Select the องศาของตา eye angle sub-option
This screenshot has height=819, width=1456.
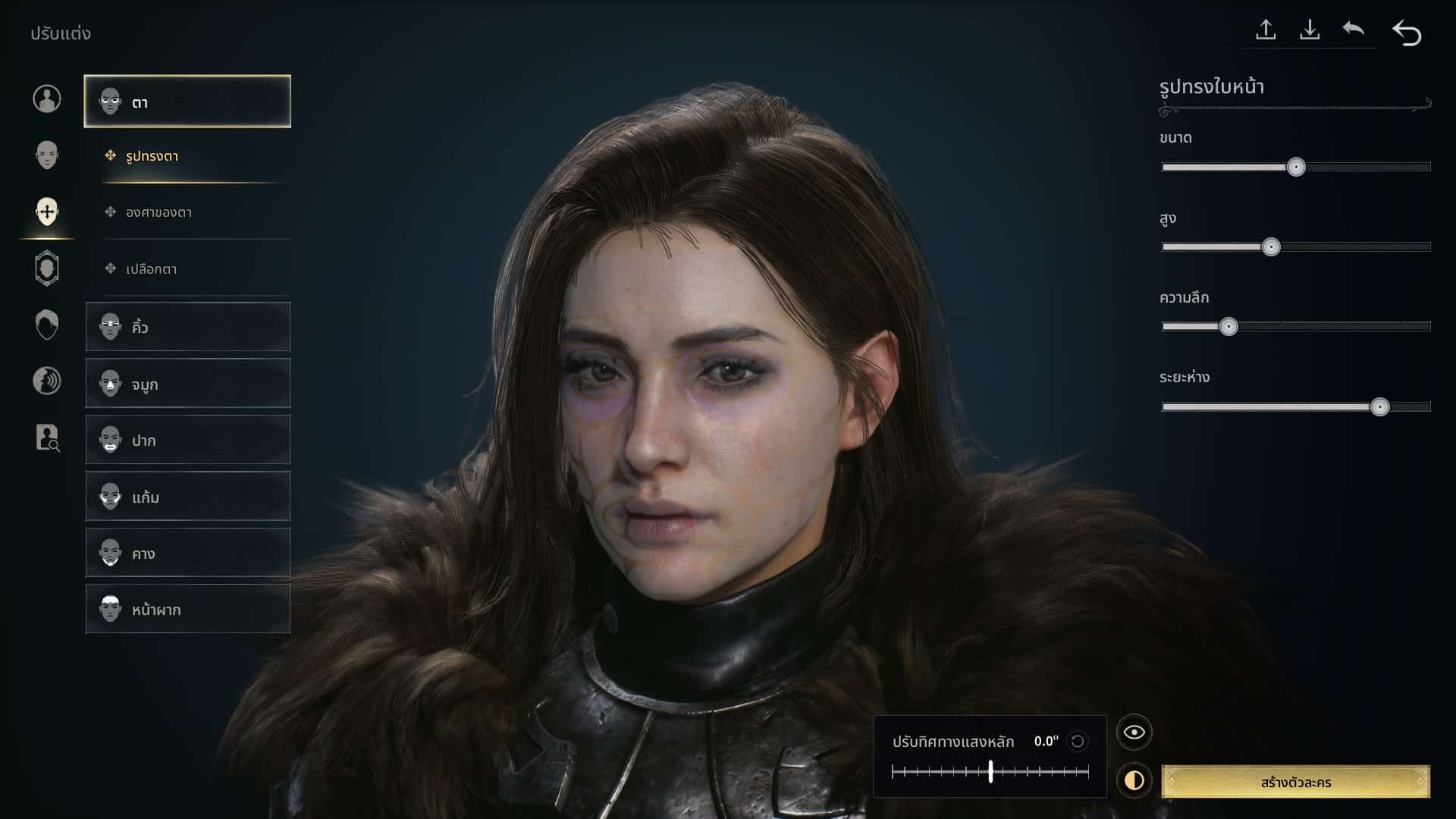point(159,212)
